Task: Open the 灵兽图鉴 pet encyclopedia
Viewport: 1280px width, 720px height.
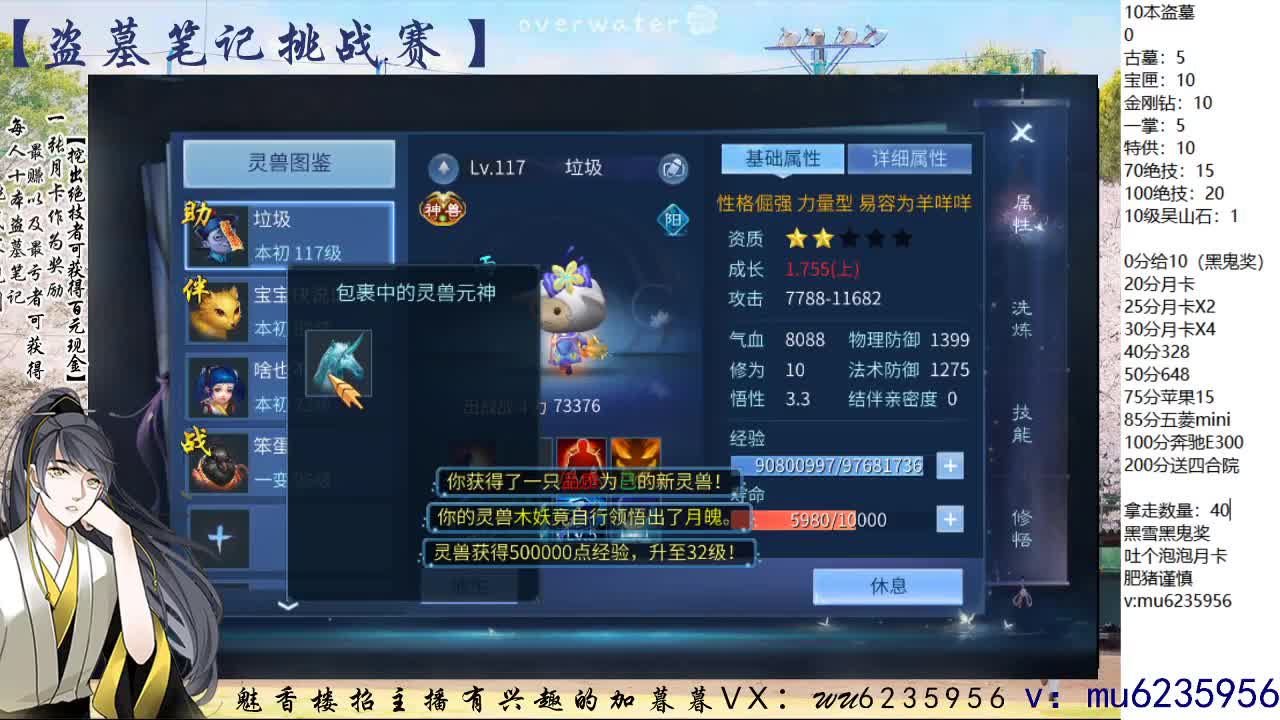Action: 287,162
